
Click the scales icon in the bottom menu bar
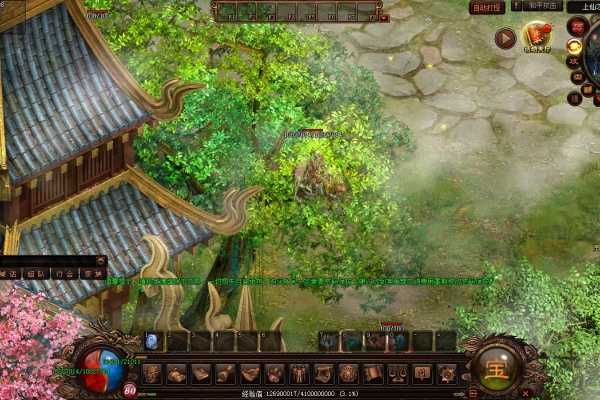coord(397,373)
